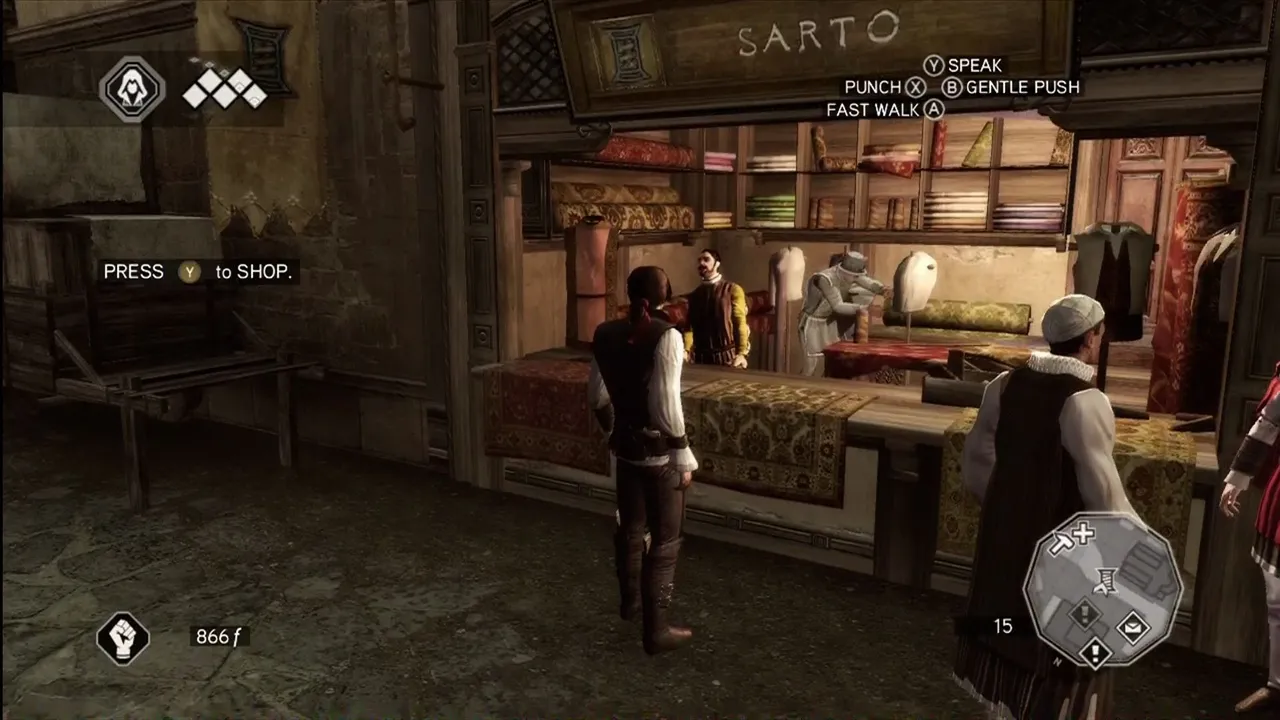Select the dimmed exclamation marker on minimap

click(1084, 614)
